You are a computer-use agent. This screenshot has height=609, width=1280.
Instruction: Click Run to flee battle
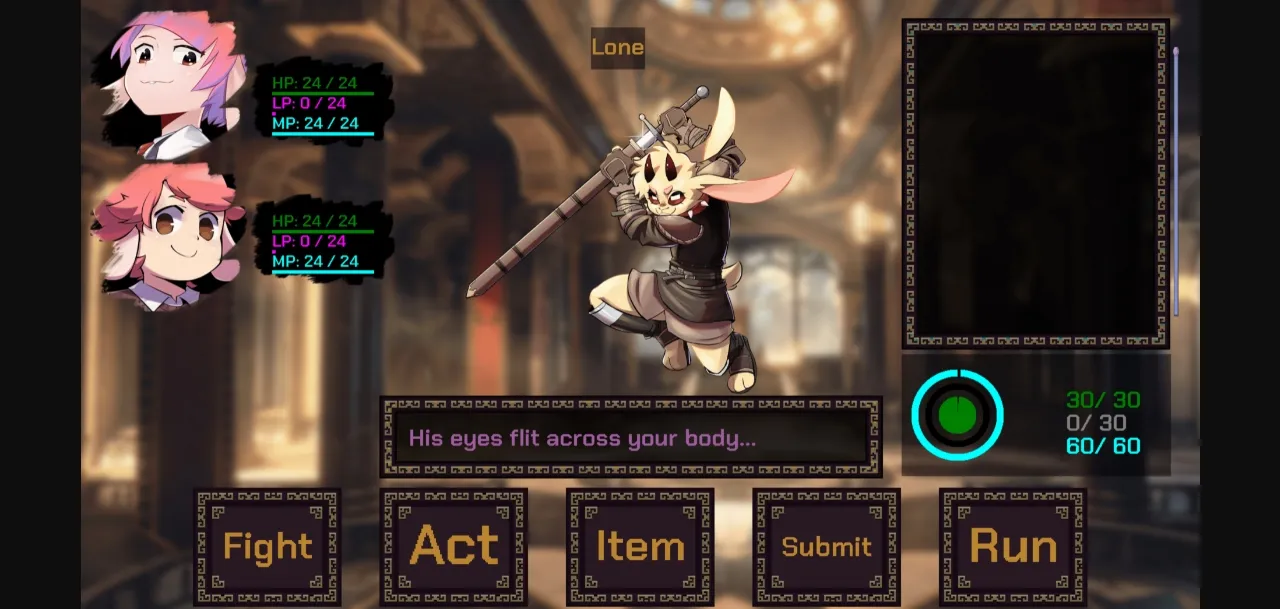pyautogui.click(x=1012, y=546)
